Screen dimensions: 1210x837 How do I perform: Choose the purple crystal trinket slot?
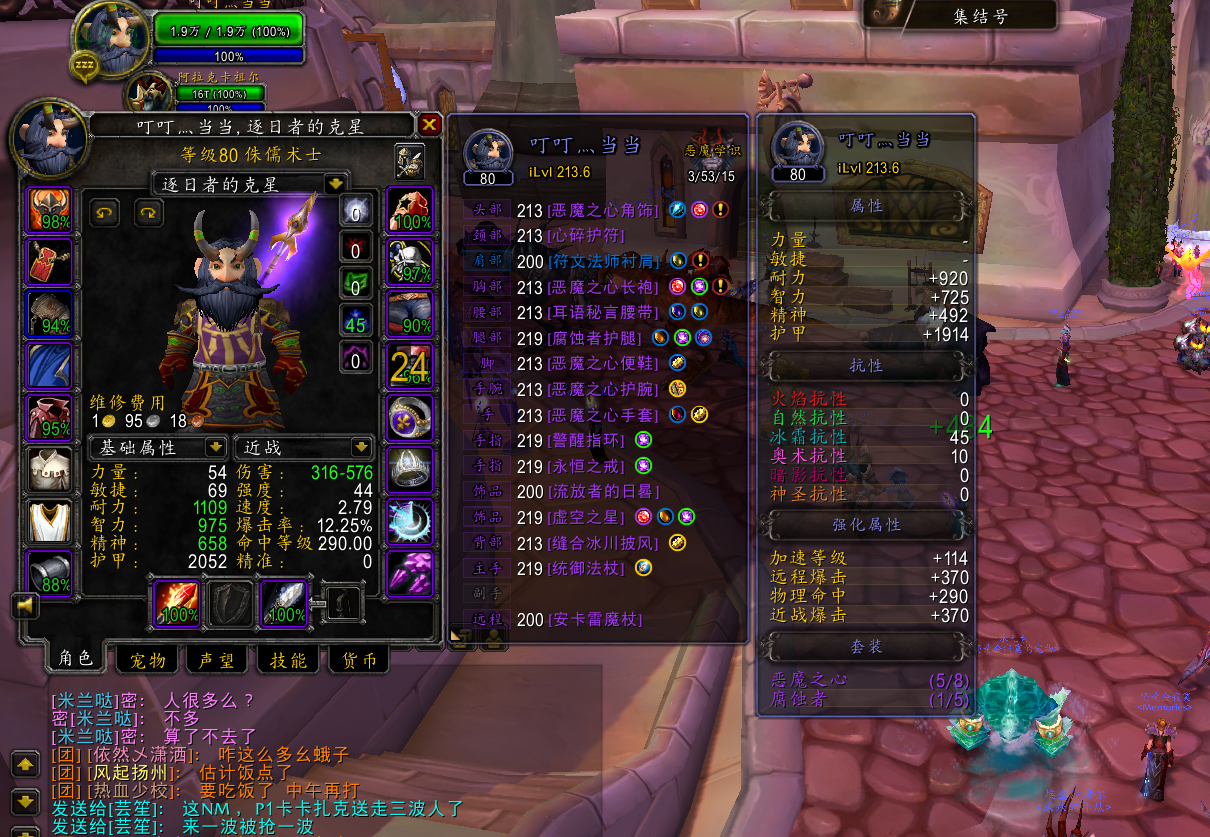(x=409, y=574)
